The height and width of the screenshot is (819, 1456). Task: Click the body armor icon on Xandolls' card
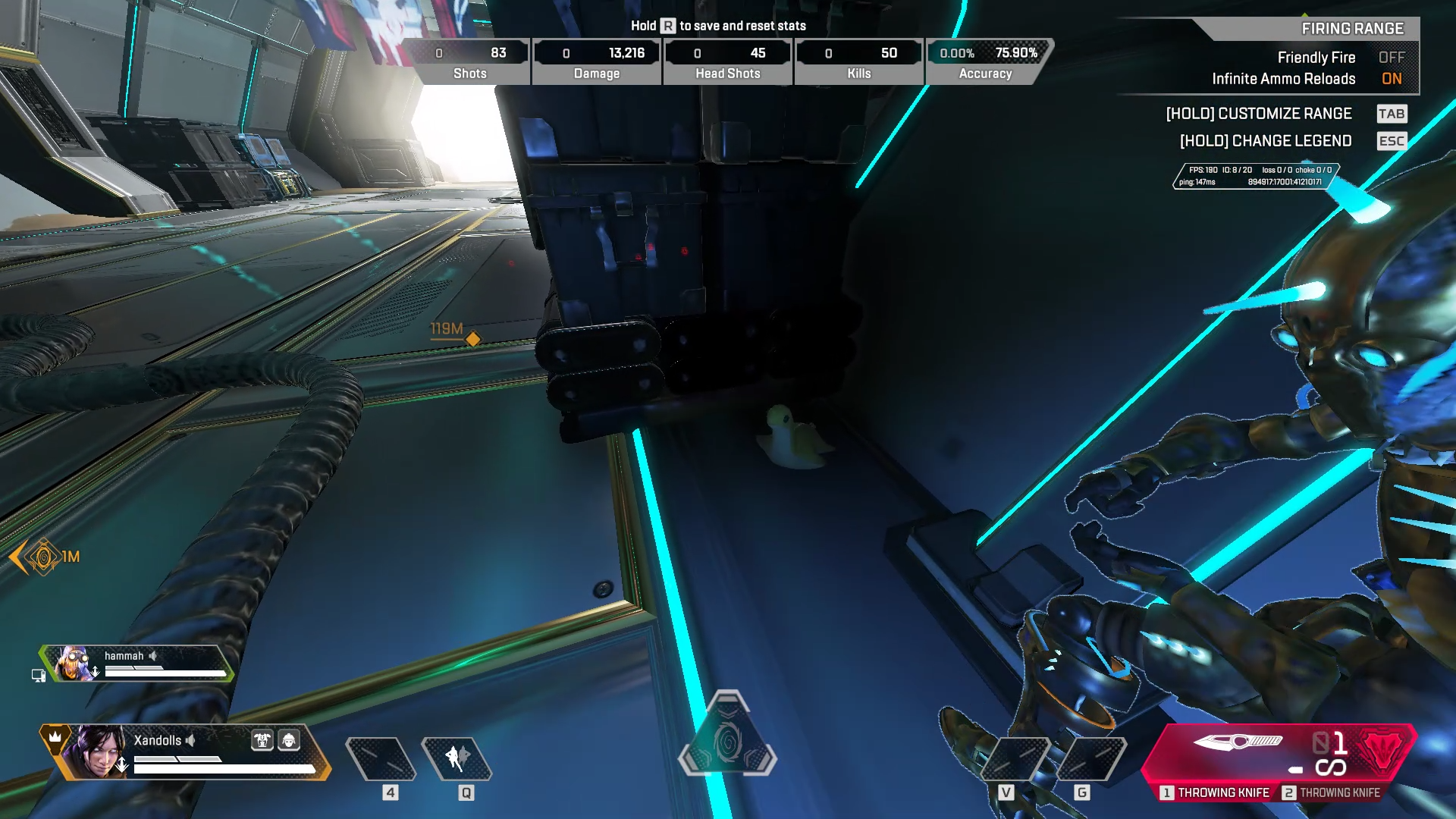coord(262,740)
